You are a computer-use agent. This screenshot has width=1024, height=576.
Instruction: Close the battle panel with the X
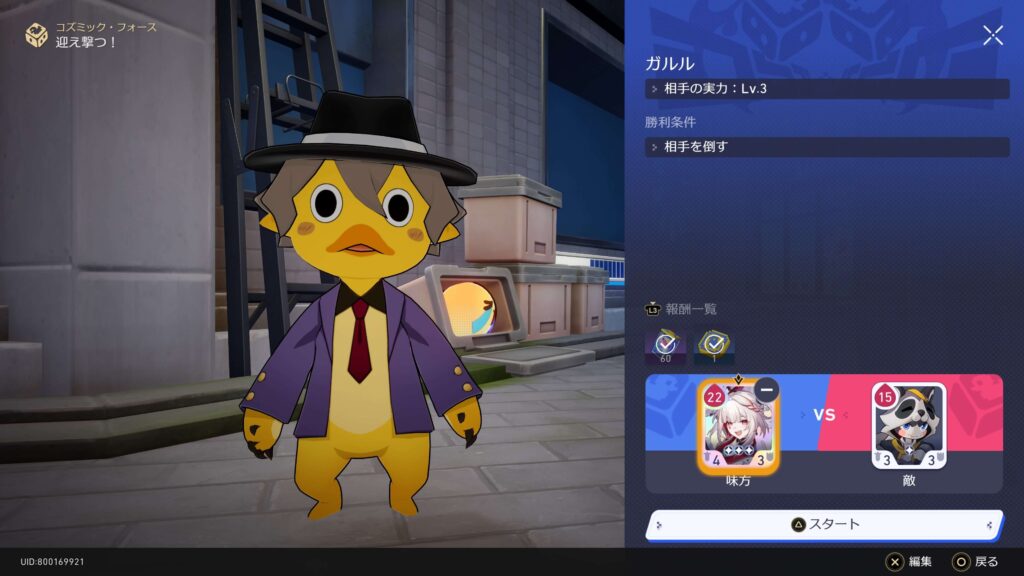[992, 36]
